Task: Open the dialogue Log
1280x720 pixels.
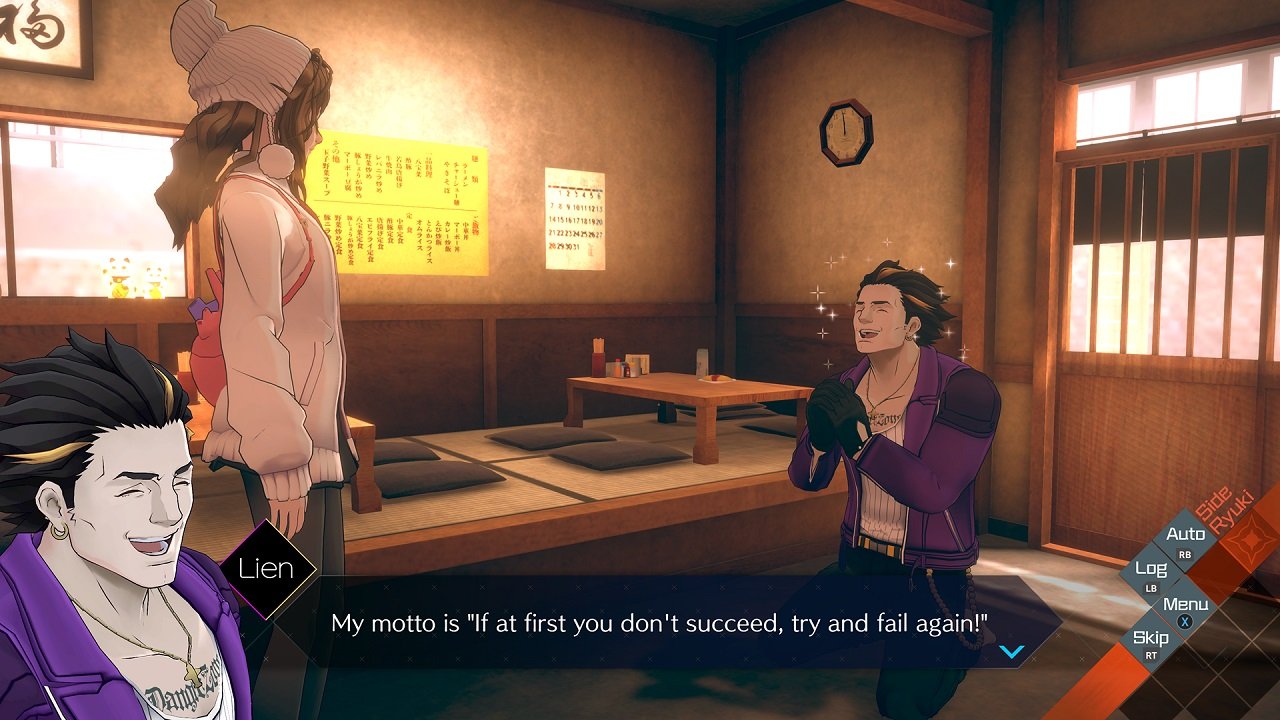Action: (1151, 574)
